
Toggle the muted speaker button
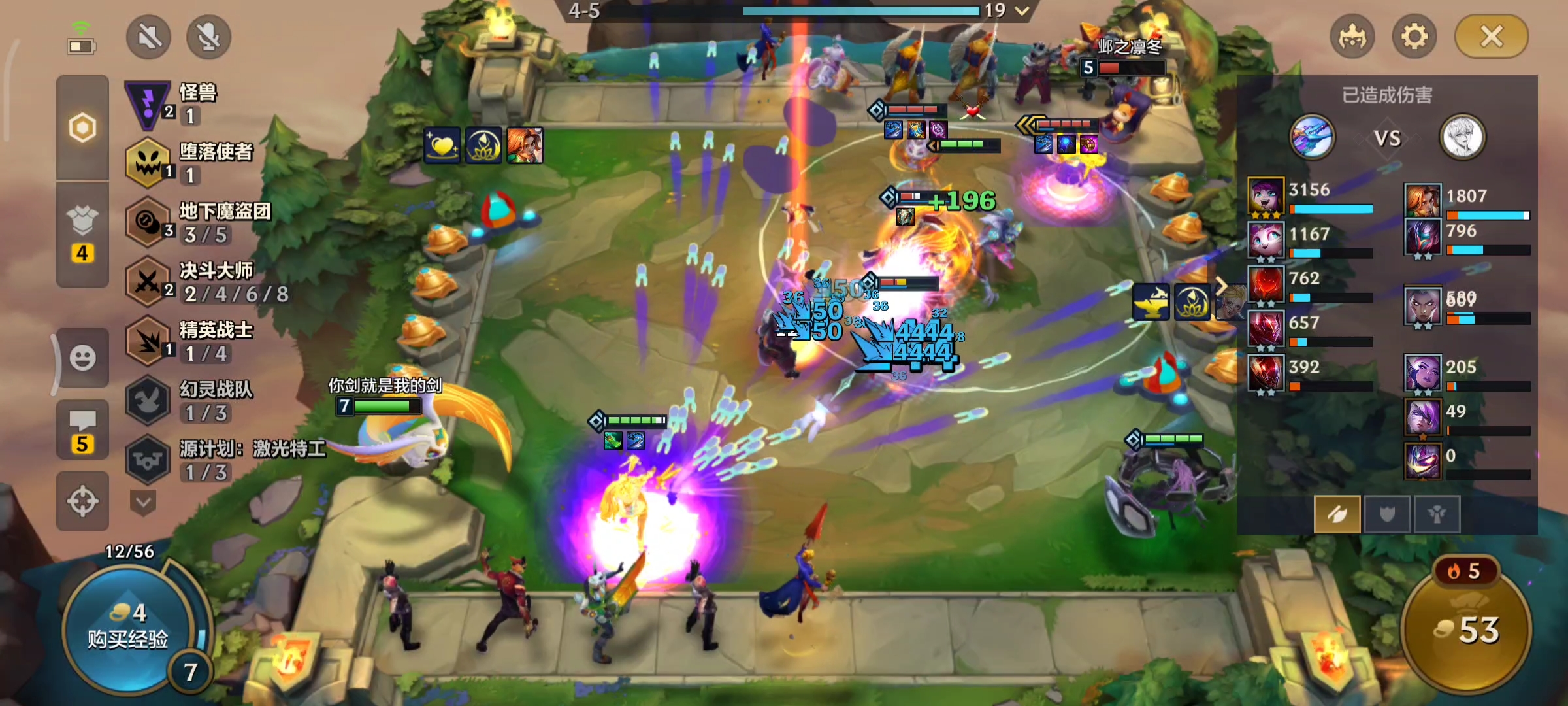coord(149,37)
